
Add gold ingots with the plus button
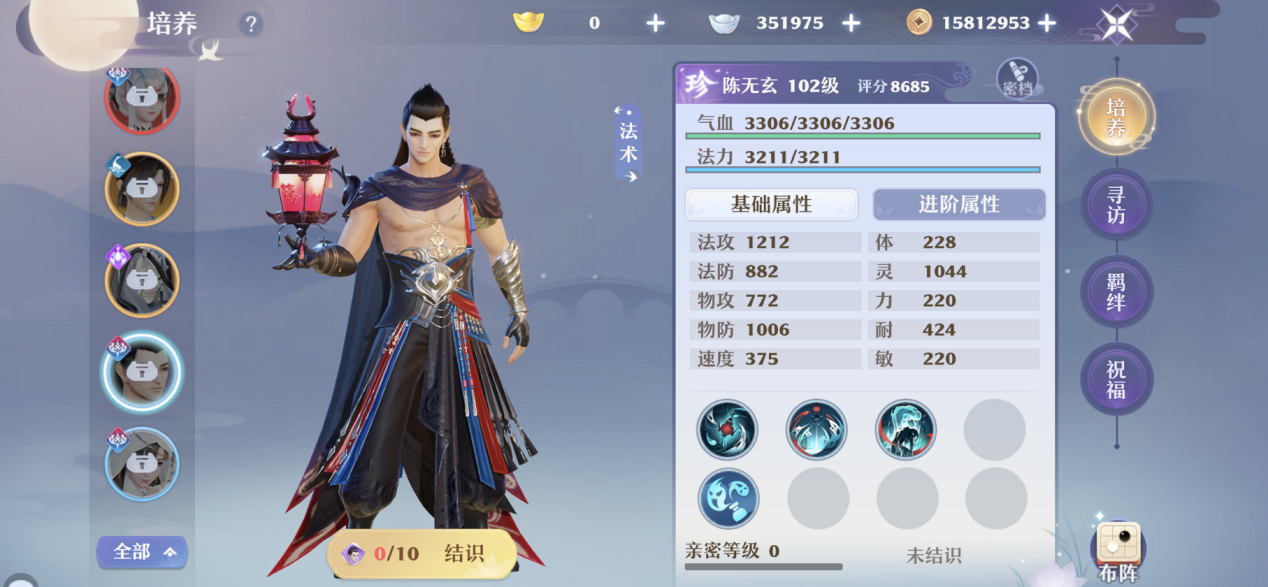tap(655, 23)
